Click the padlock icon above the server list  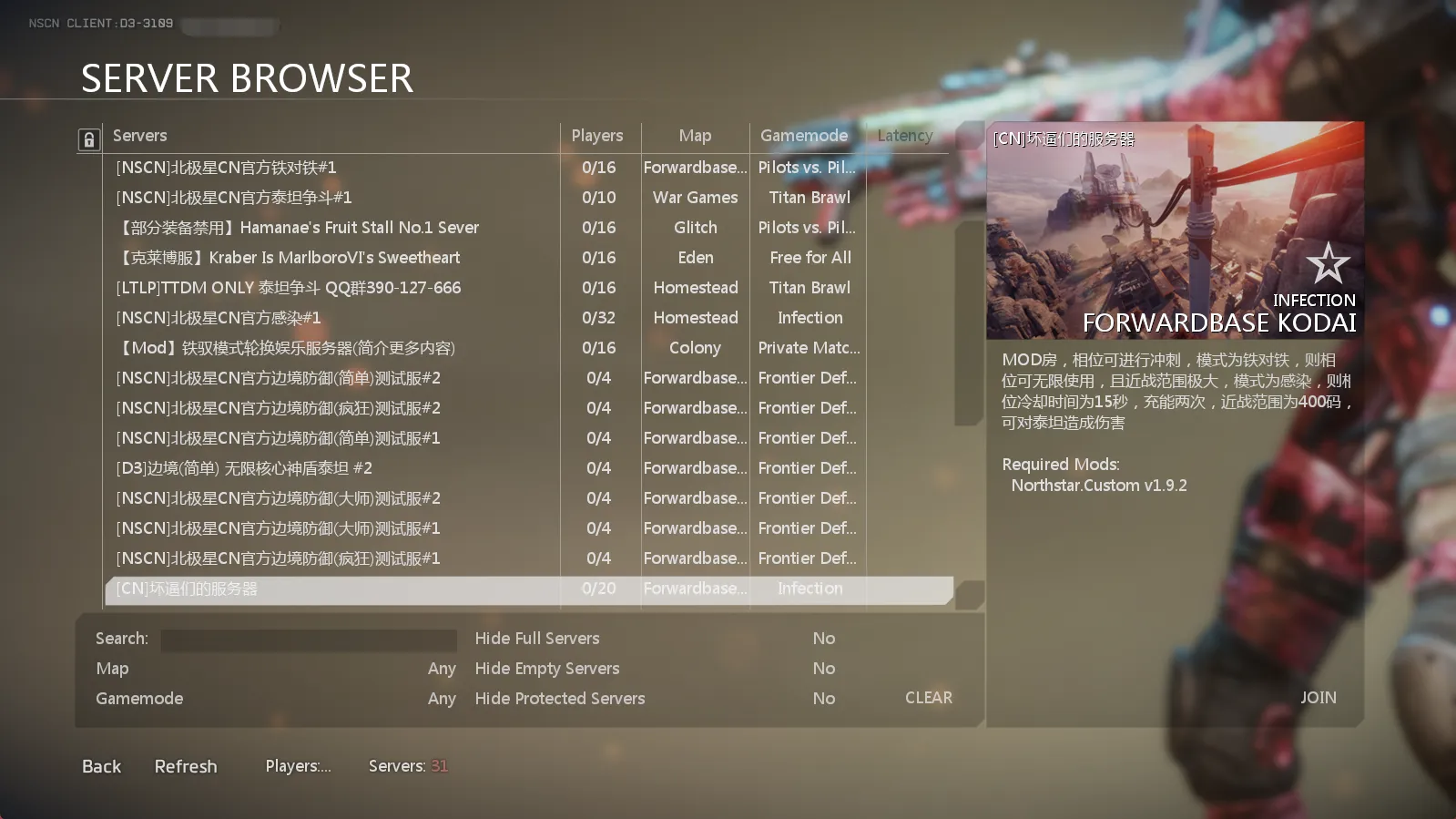pyautogui.click(x=88, y=138)
